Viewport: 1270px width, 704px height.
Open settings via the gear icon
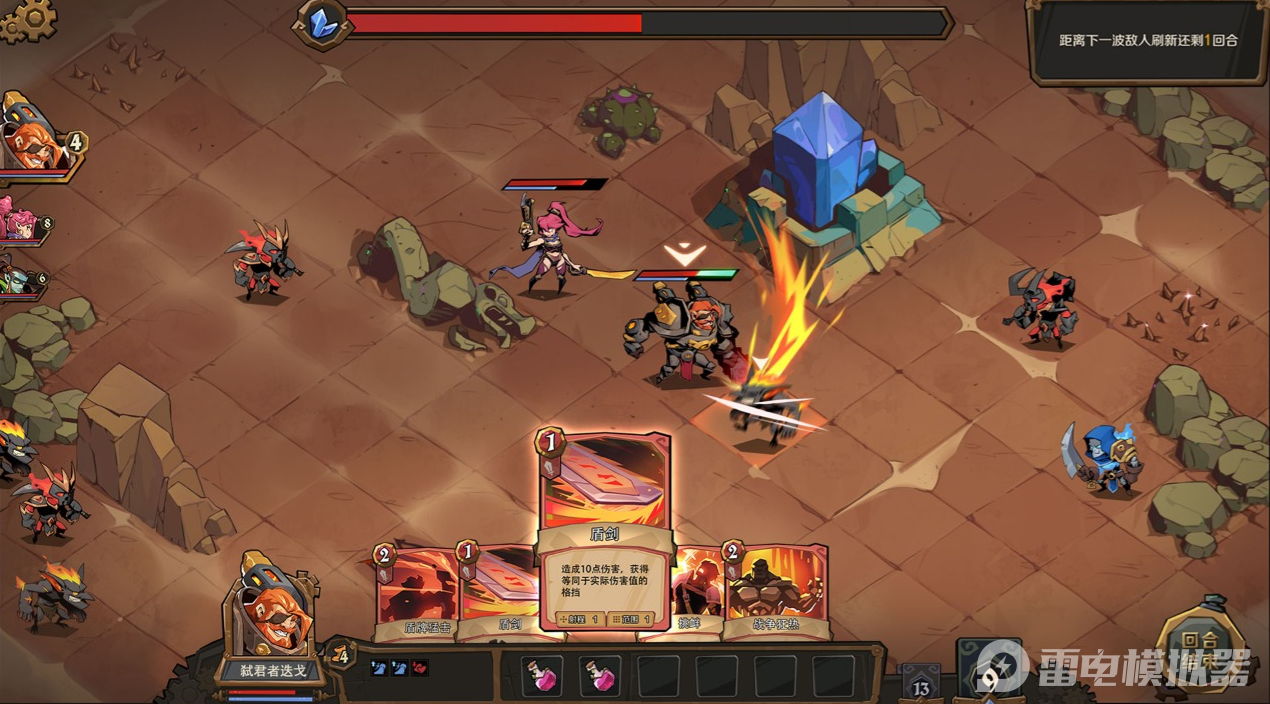pyautogui.click(x=27, y=20)
